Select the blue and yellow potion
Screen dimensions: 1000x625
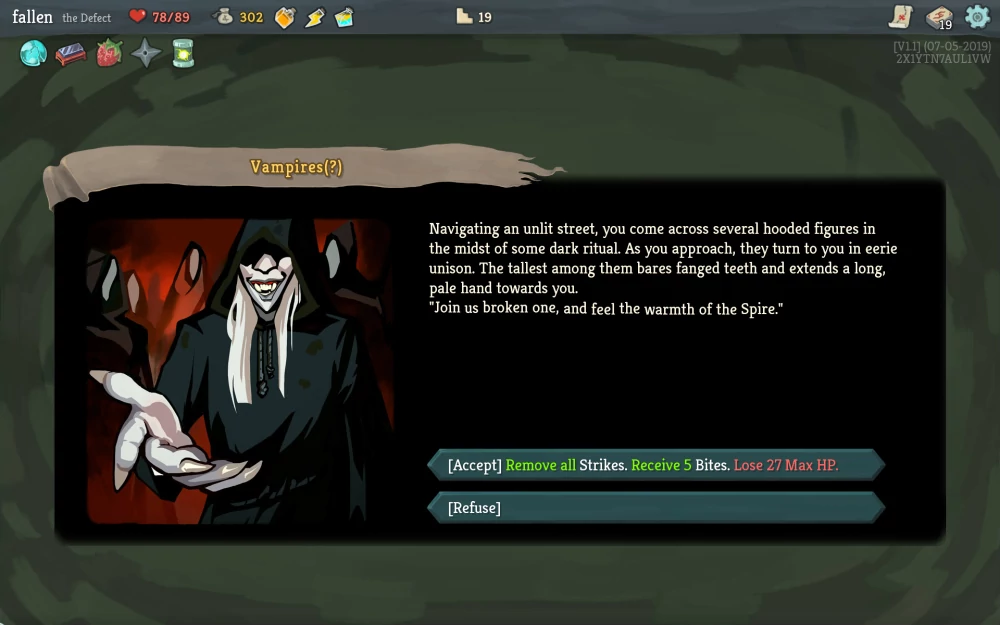pos(344,17)
